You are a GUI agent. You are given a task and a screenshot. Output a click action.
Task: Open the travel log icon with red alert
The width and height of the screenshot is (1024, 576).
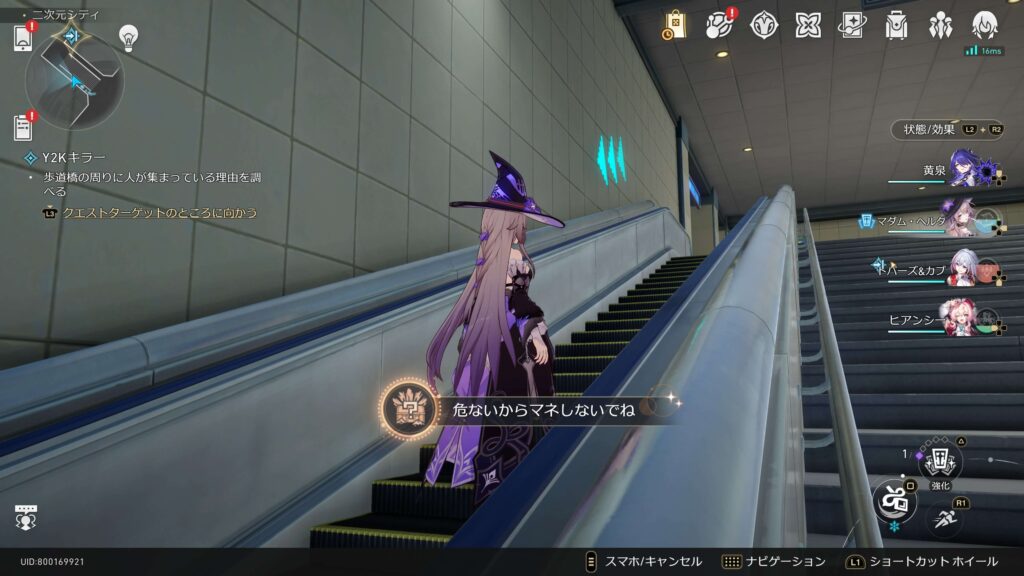click(719, 25)
